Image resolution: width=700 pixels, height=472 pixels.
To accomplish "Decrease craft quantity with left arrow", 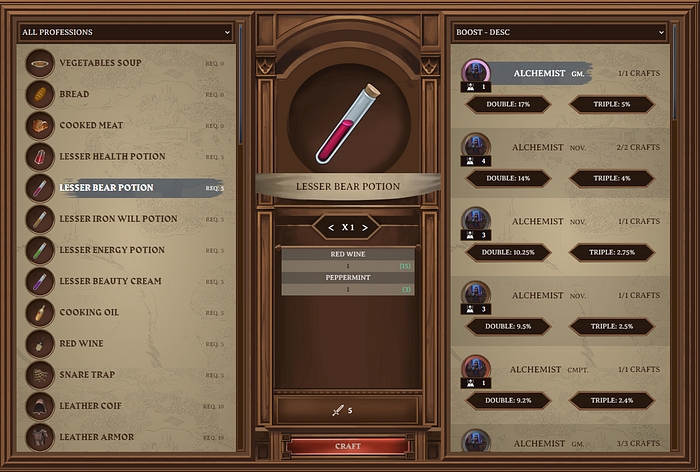I will tap(329, 228).
